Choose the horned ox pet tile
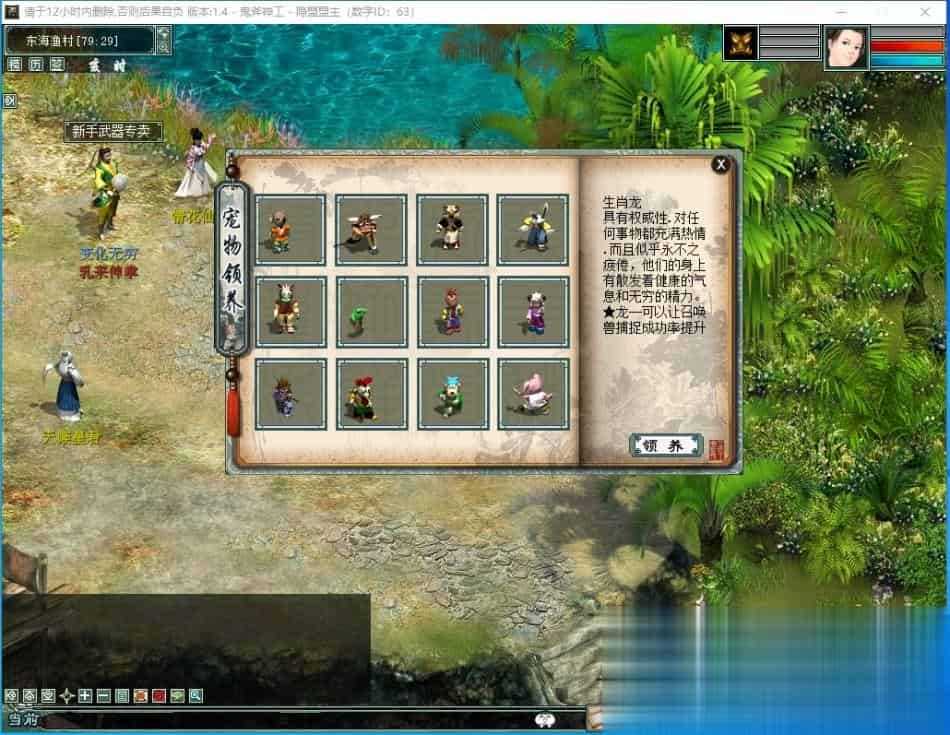Viewport: 950px width, 735px height. (x=371, y=230)
